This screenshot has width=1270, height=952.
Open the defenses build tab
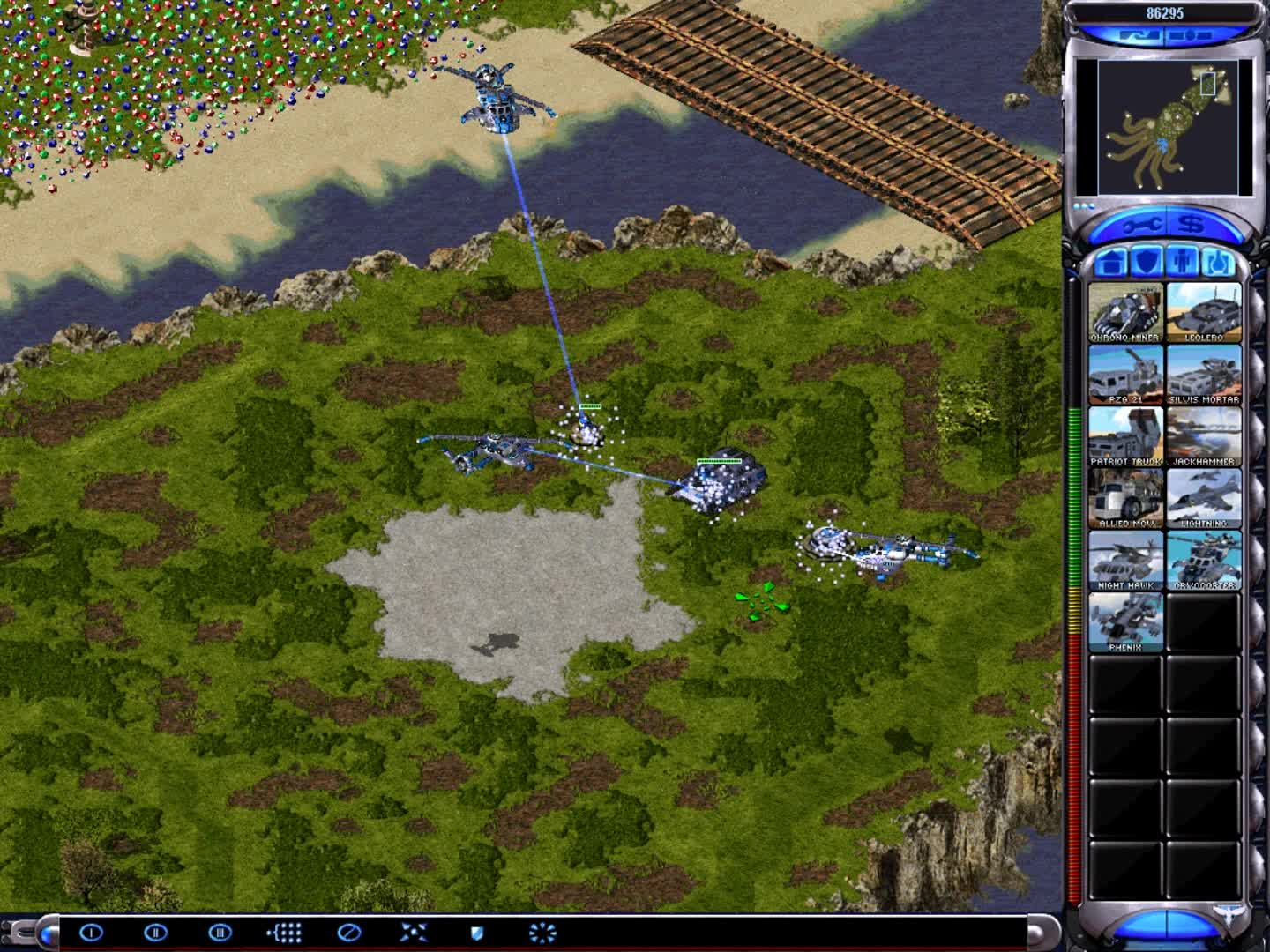click(x=1146, y=262)
